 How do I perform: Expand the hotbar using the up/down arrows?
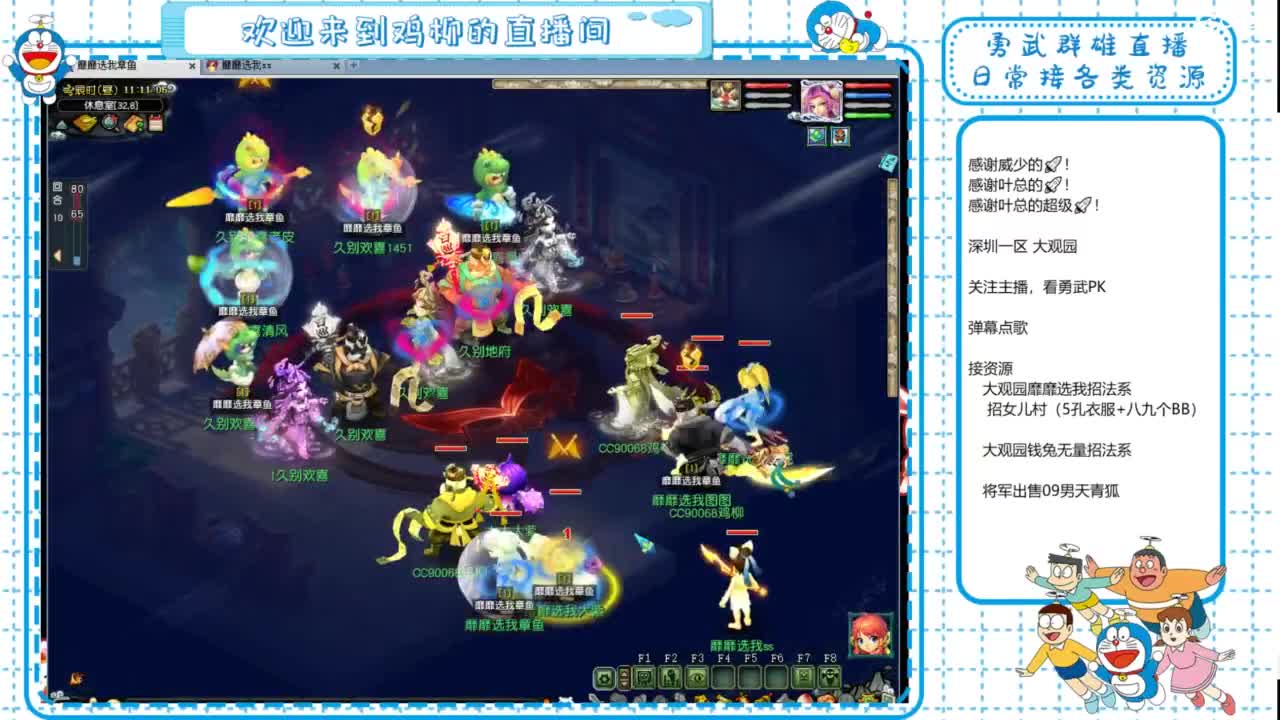click(624, 677)
